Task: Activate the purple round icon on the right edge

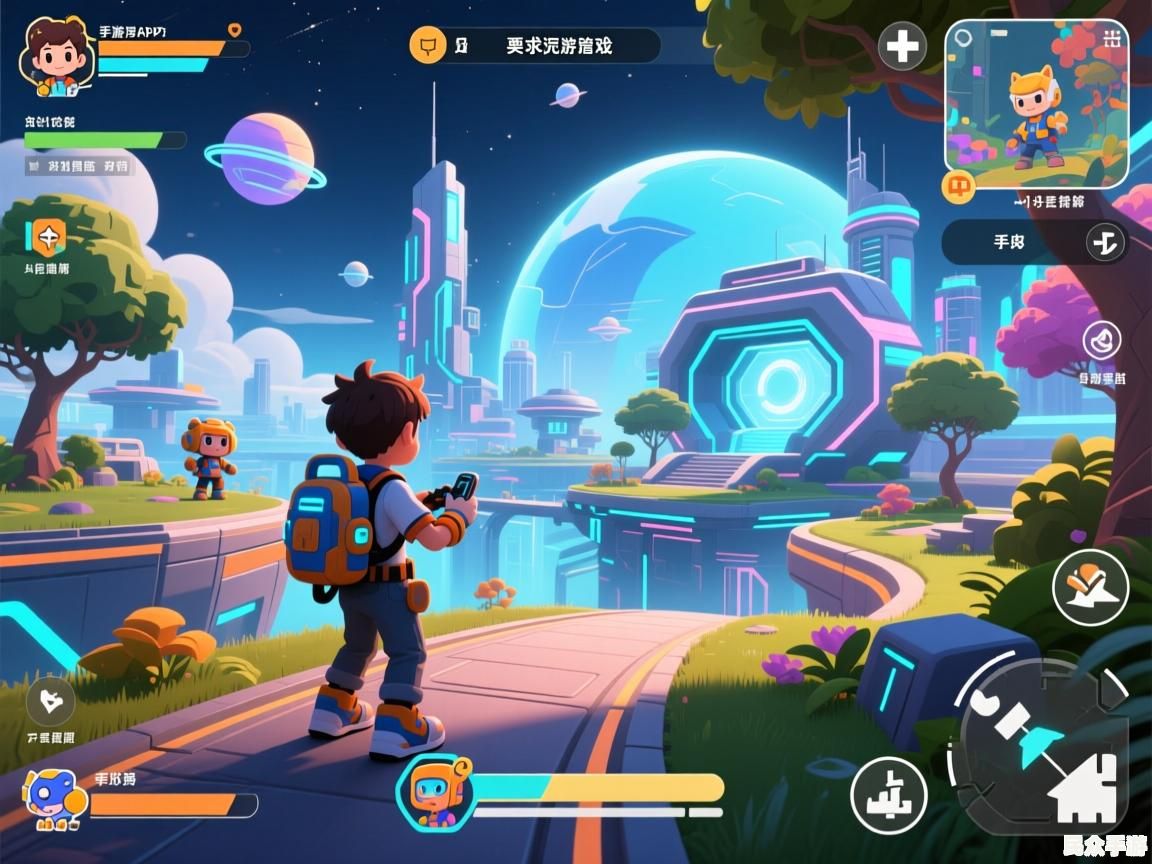Action: (1101, 340)
